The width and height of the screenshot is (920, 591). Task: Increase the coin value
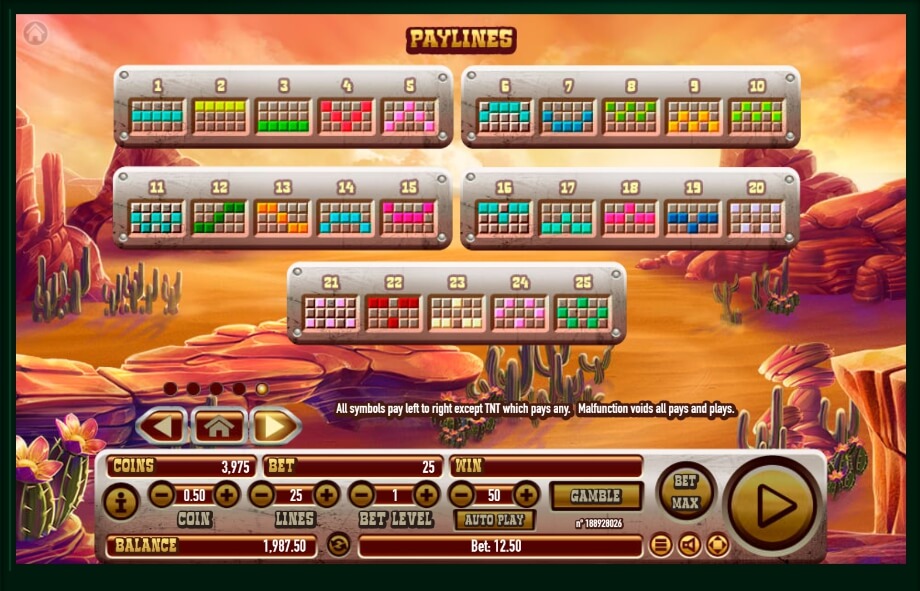[227, 494]
